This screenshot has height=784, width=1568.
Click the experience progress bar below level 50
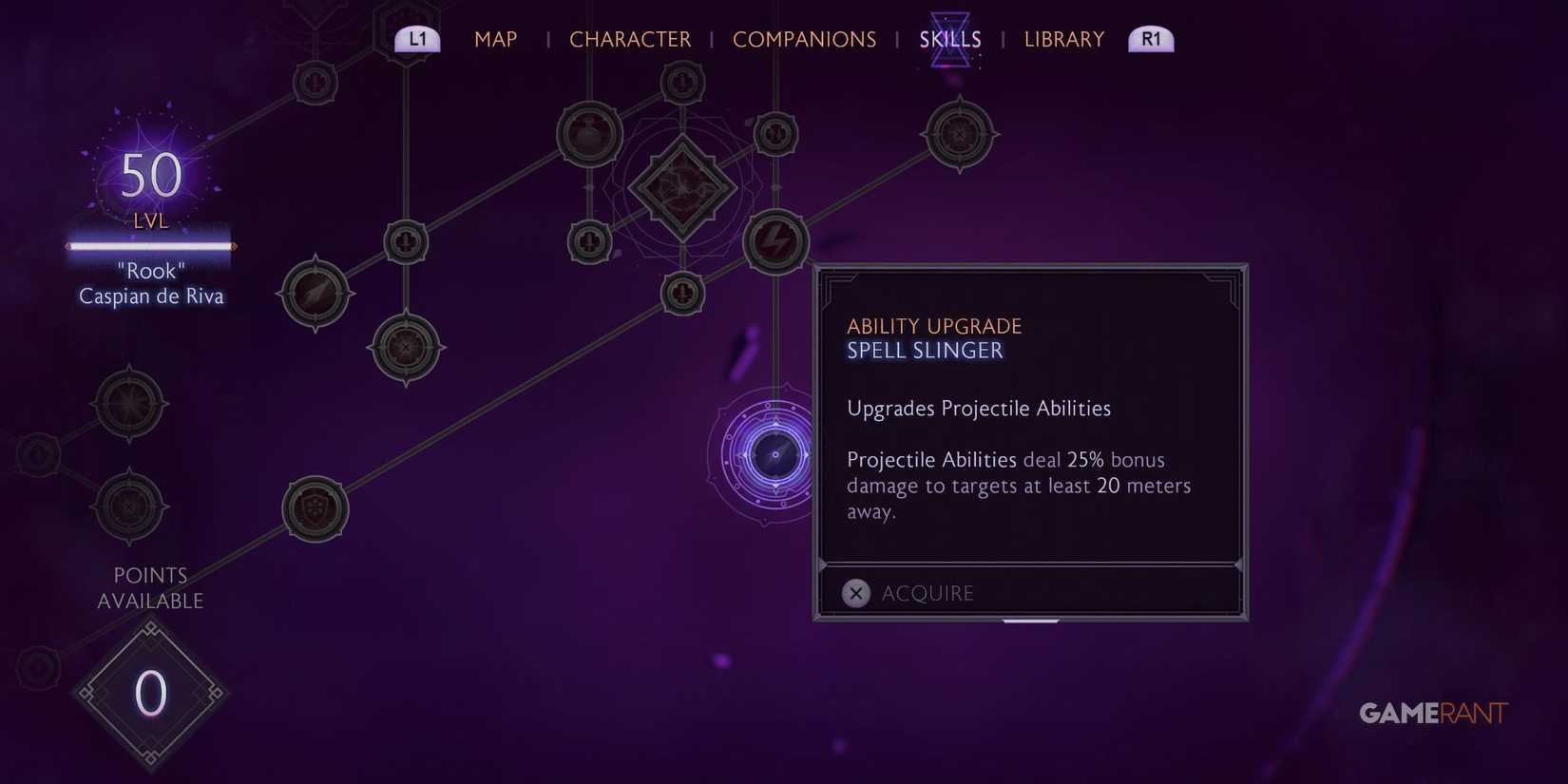pos(149,247)
